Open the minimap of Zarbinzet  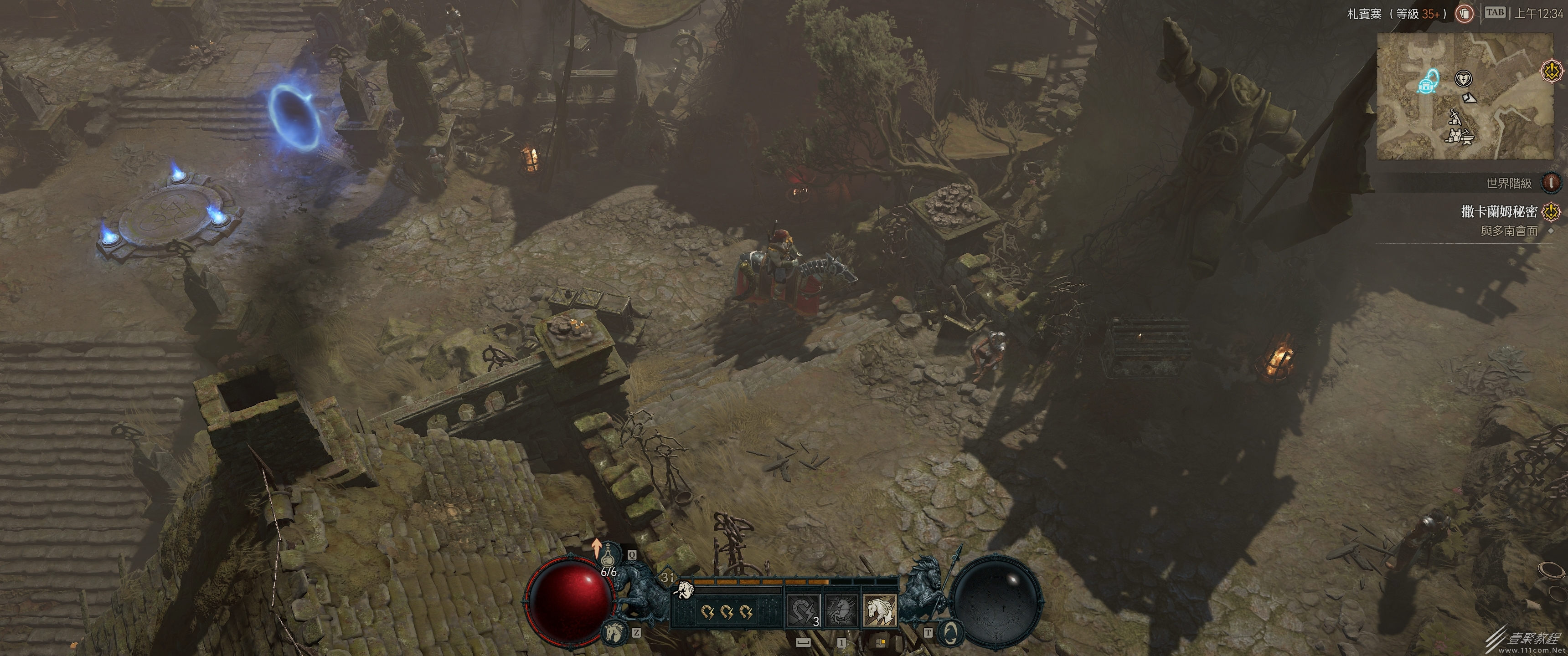(1464, 96)
